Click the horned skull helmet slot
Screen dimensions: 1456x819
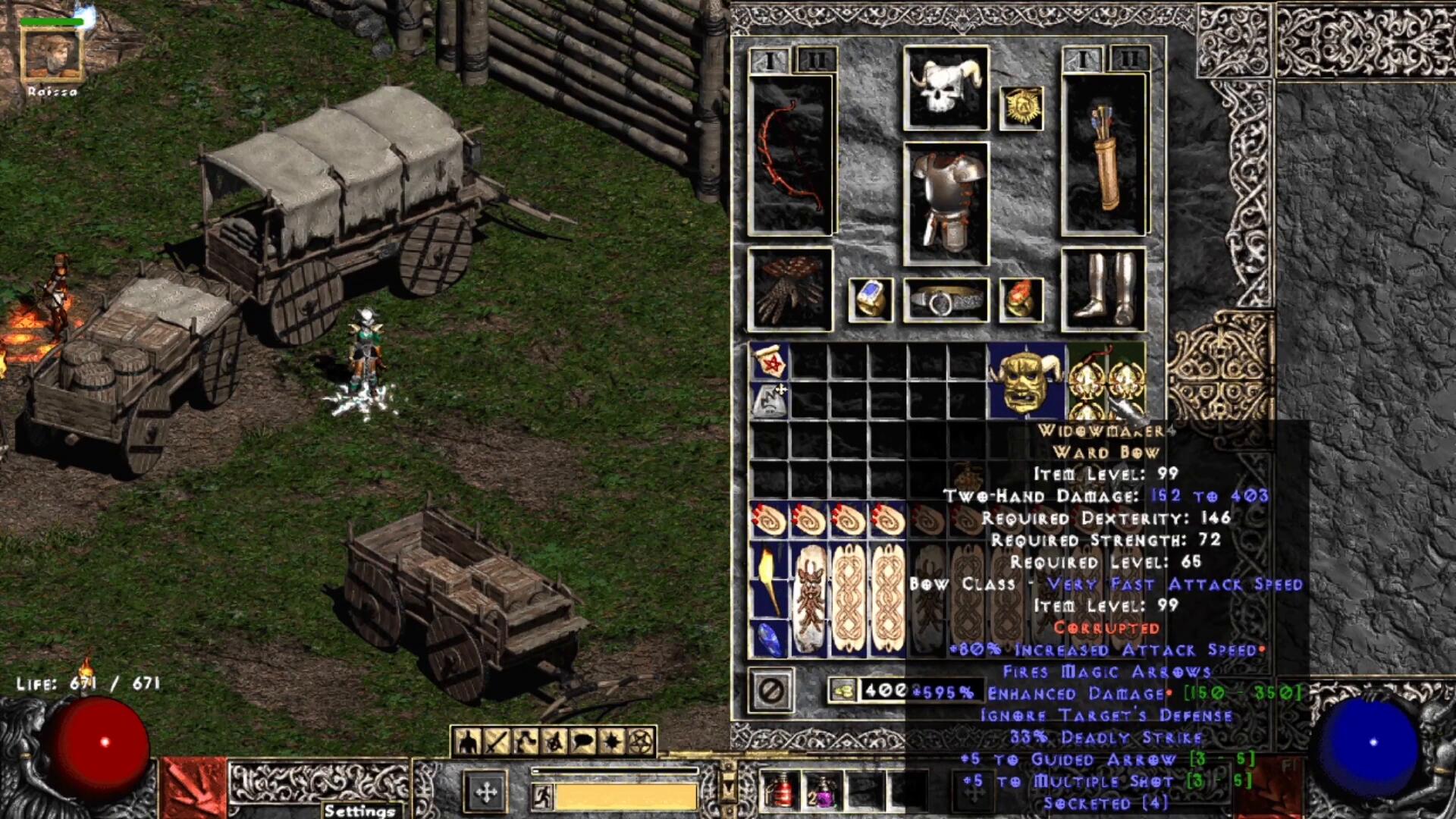click(946, 87)
